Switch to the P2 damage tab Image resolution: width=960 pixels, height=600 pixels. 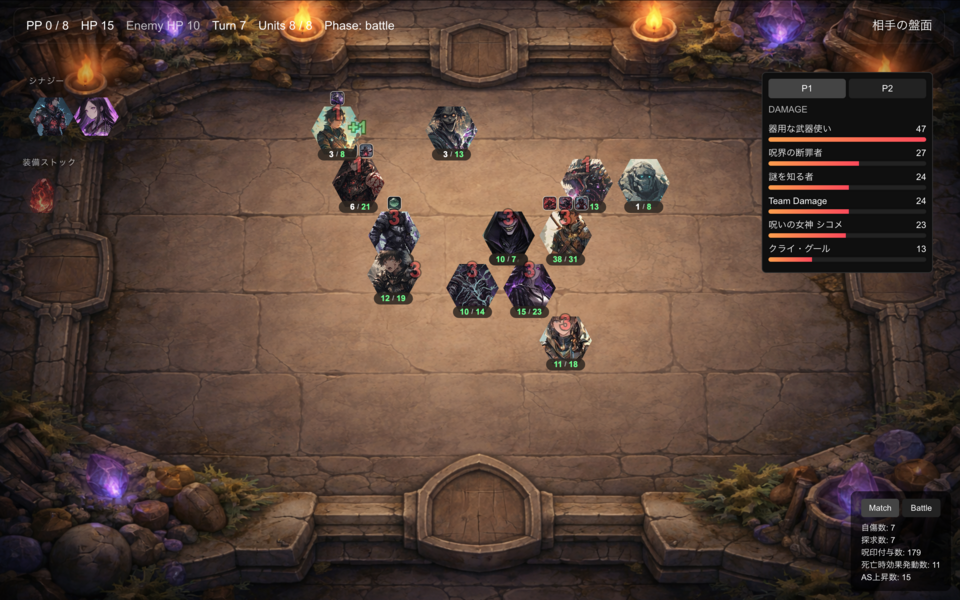click(x=887, y=88)
